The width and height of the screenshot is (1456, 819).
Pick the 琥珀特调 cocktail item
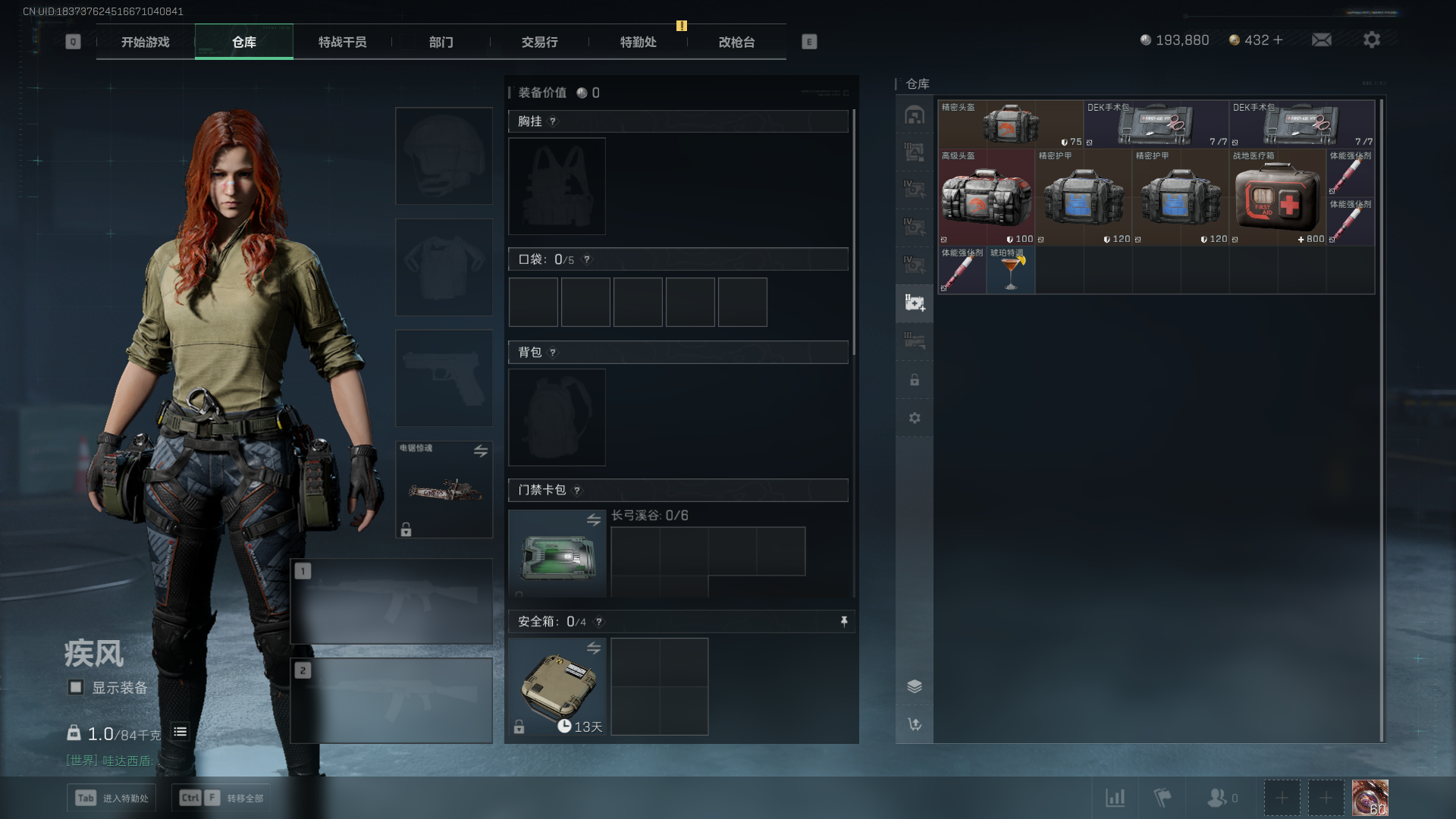tap(1010, 271)
